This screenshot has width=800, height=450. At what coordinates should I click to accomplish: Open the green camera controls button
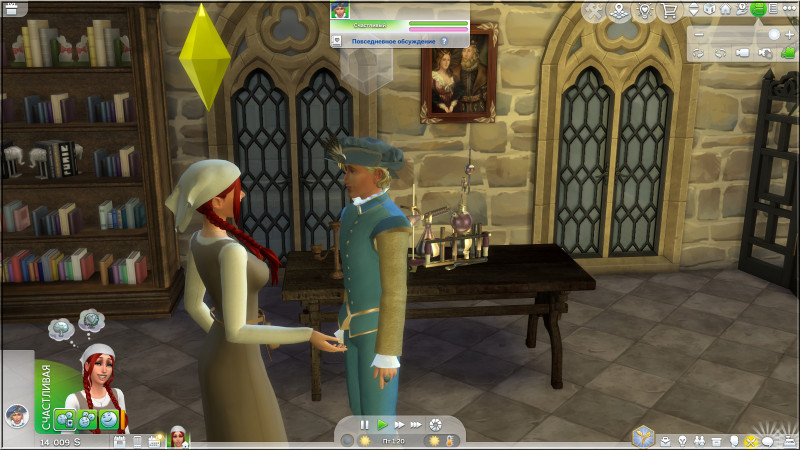[x=758, y=11]
